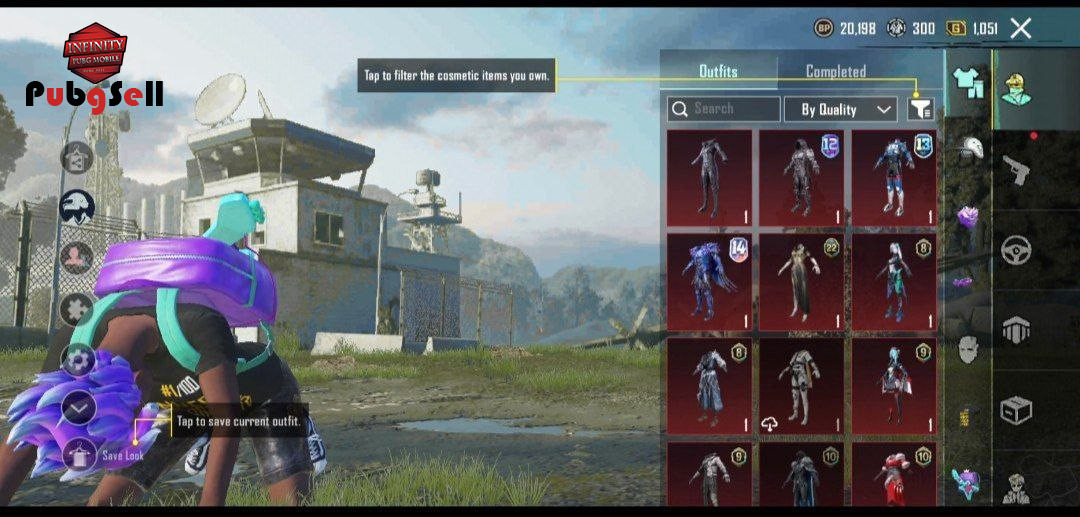
Task: Select the face mask subcategory icon
Action: click(x=967, y=349)
